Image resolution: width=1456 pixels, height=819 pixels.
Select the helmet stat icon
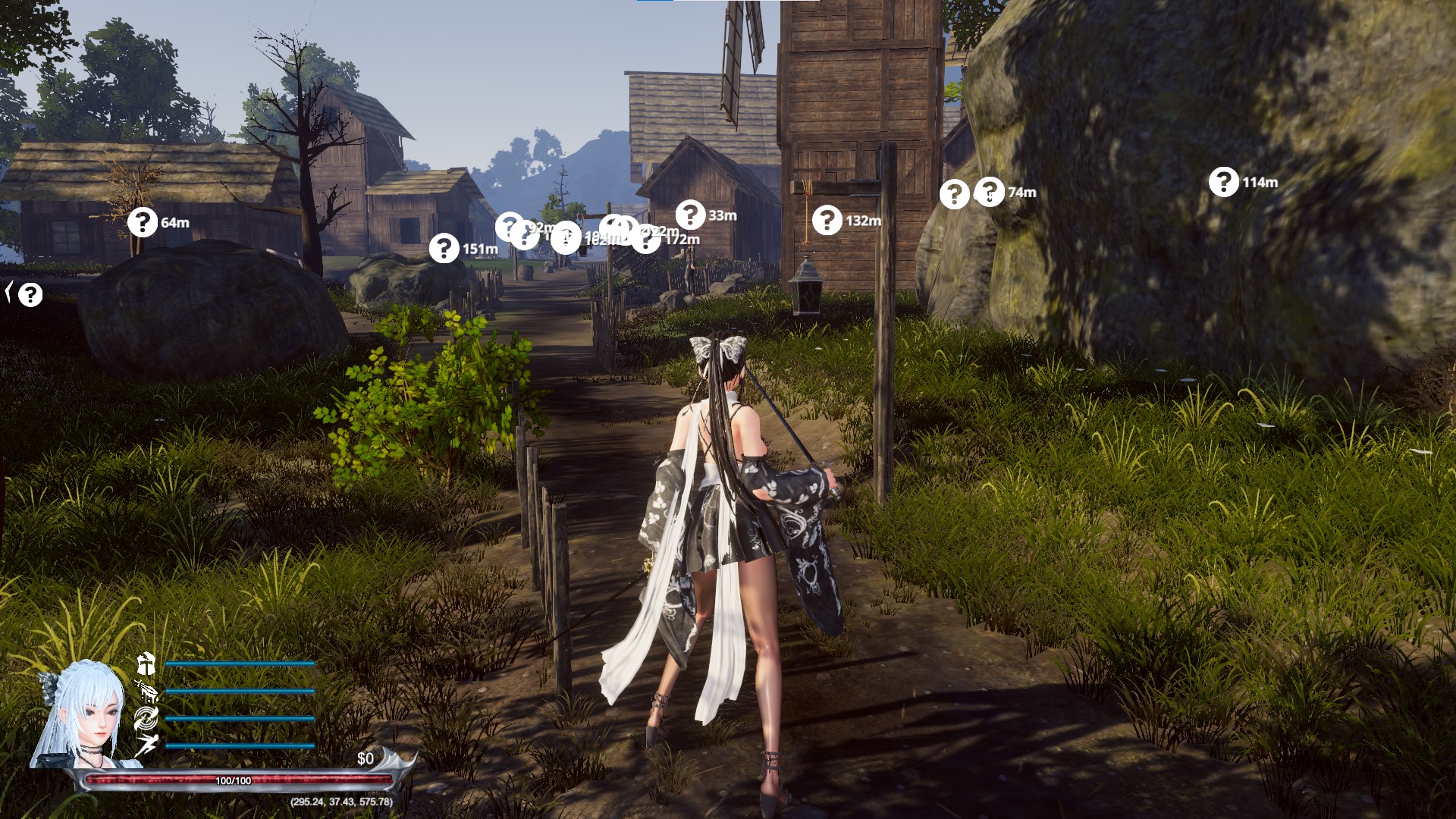(x=146, y=664)
